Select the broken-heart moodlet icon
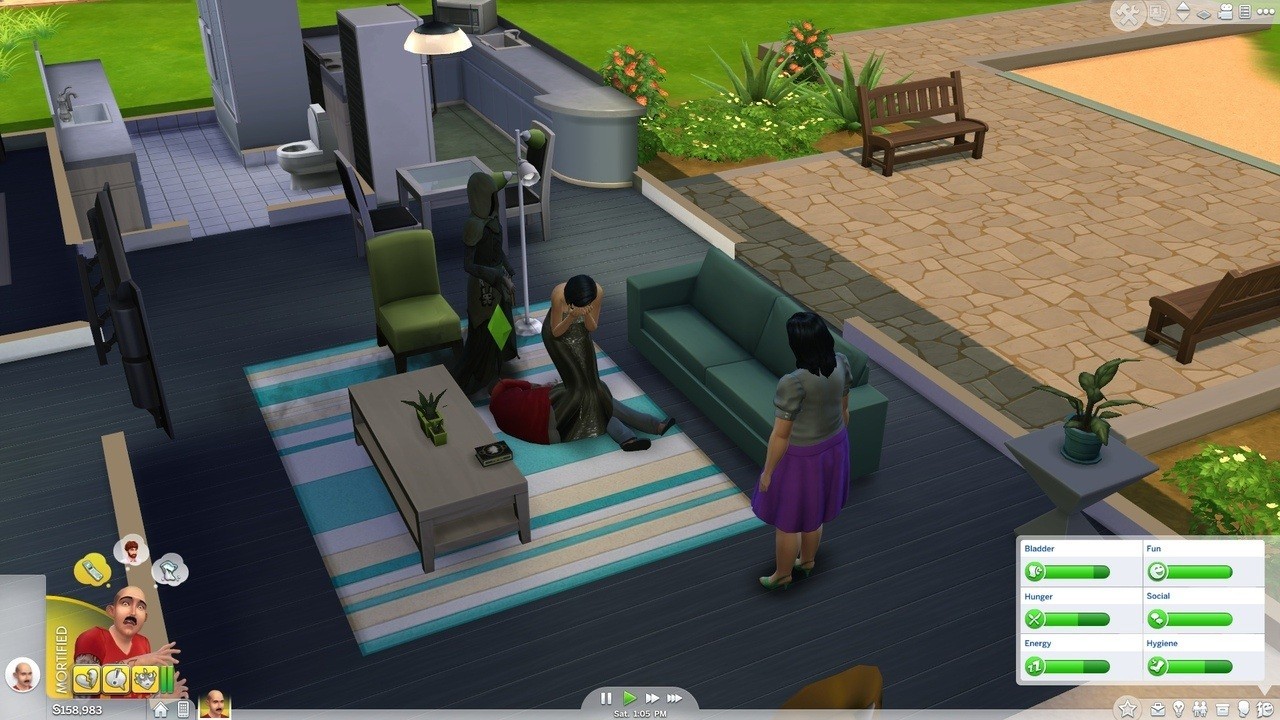This screenshot has width=1280, height=720. (85, 678)
